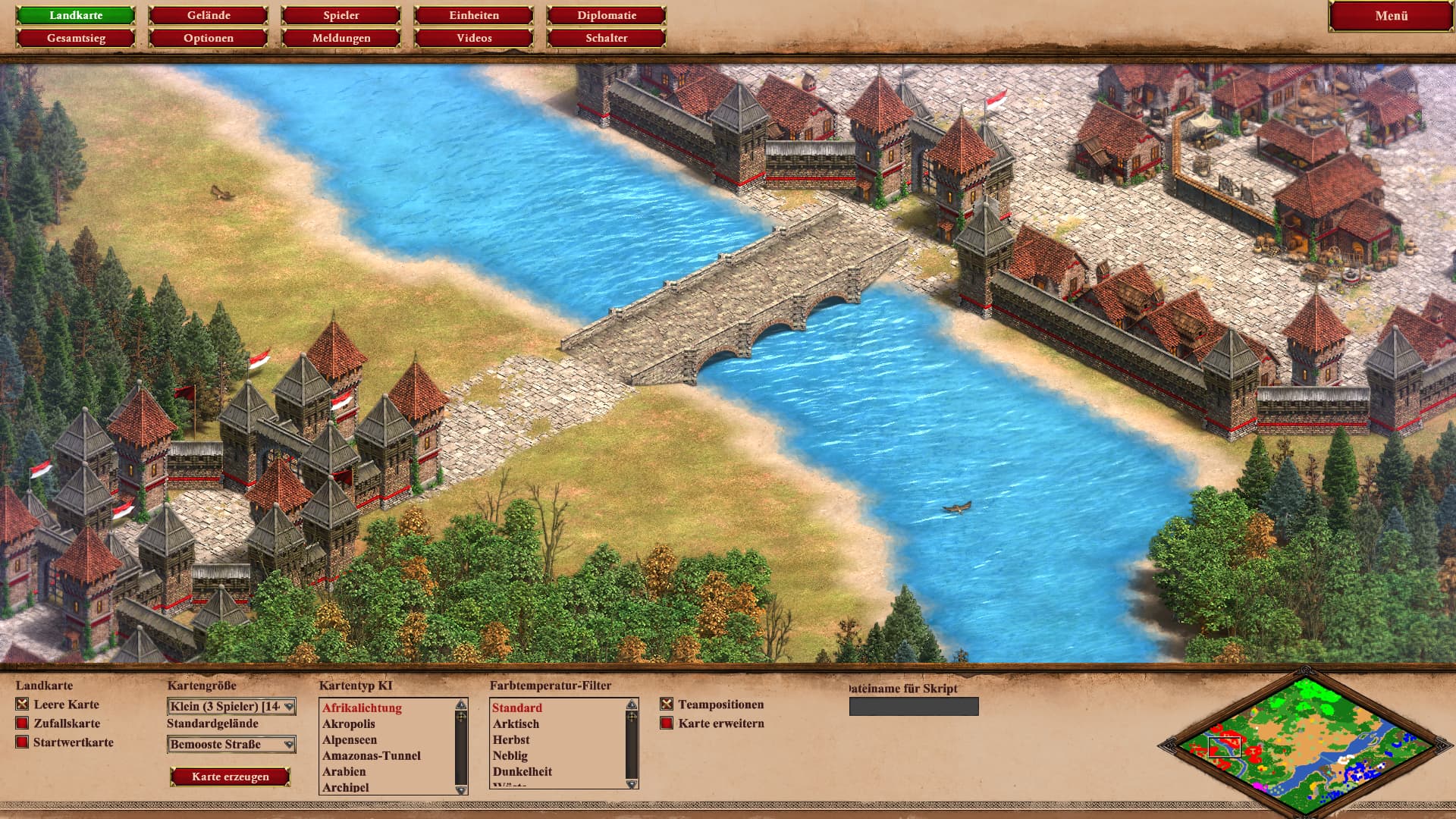1456x819 pixels.
Task: Switch to the Spieler tab
Action: pos(341,15)
